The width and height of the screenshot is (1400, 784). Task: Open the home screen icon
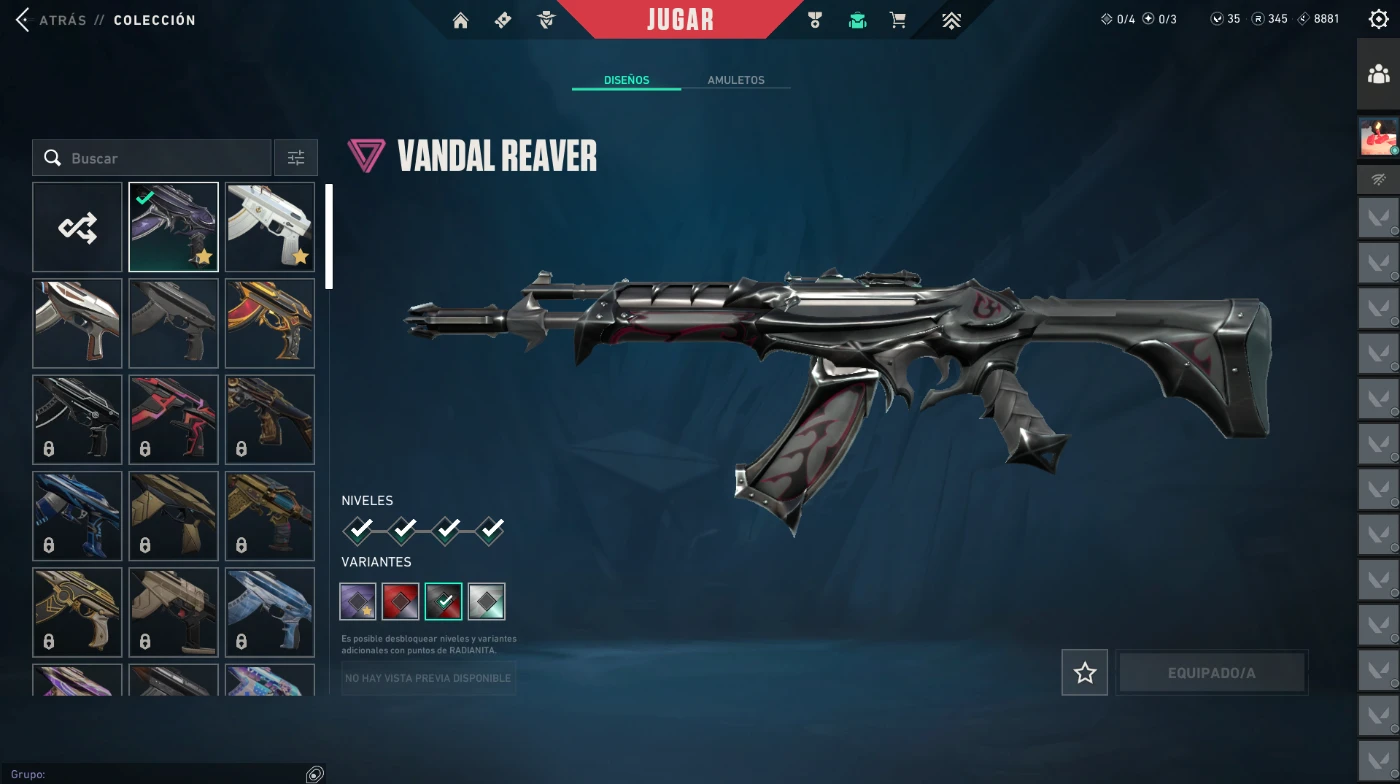(x=460, y=20)
